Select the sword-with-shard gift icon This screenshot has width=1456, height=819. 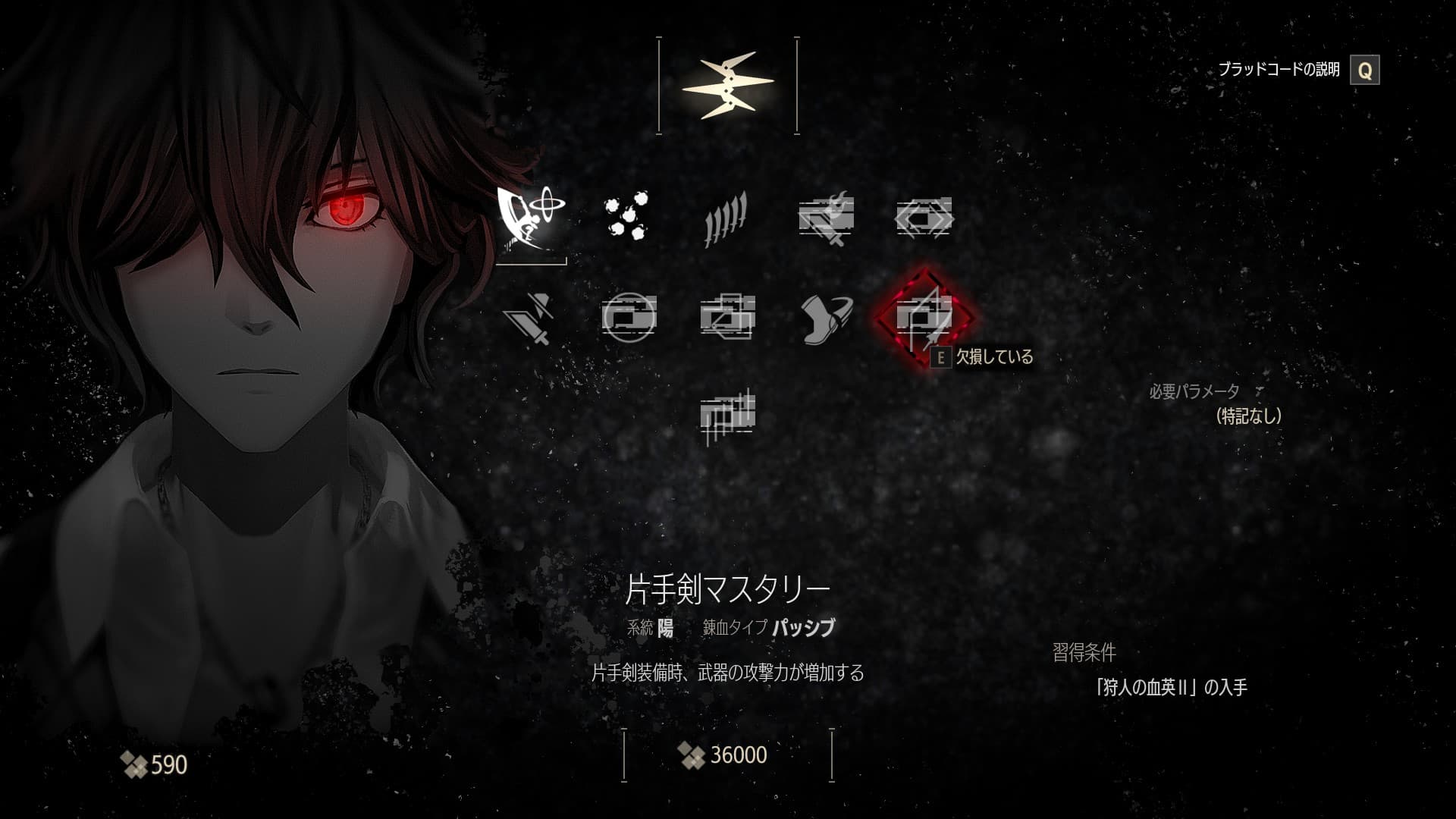coord(531,315)
